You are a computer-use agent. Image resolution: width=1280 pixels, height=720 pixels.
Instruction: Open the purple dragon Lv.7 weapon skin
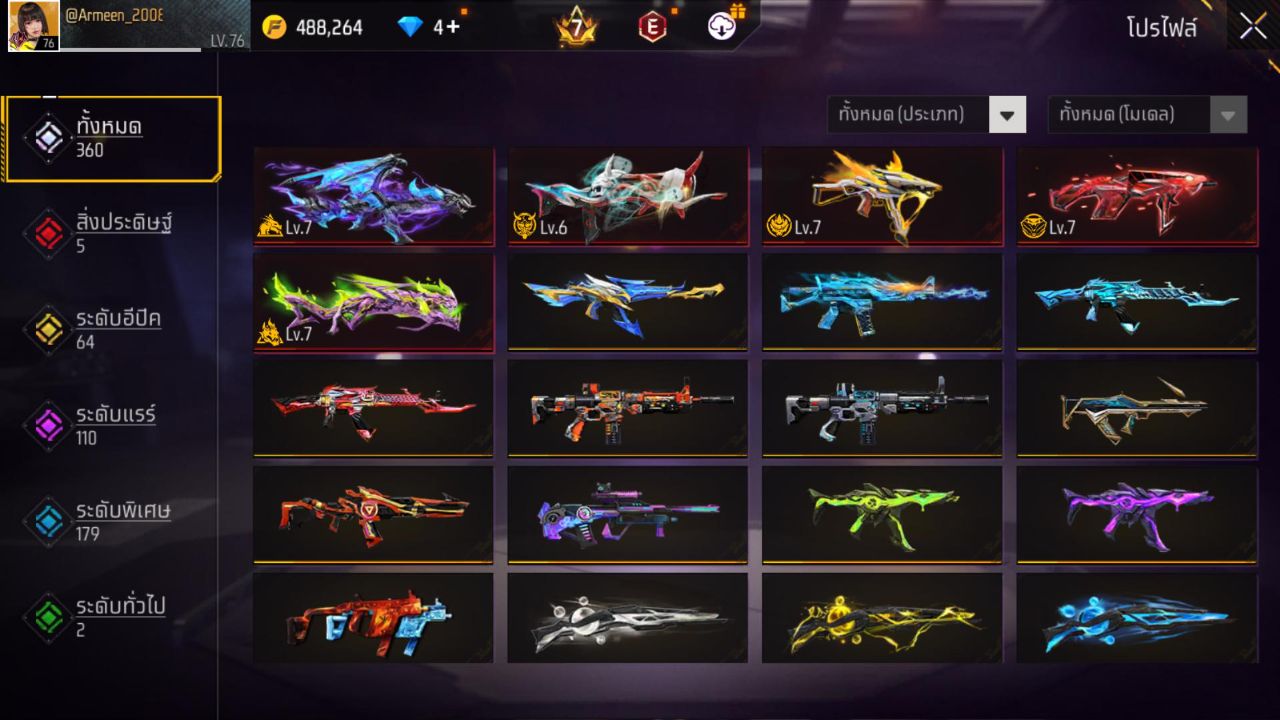pyautogui.click(x=373, y=197)
